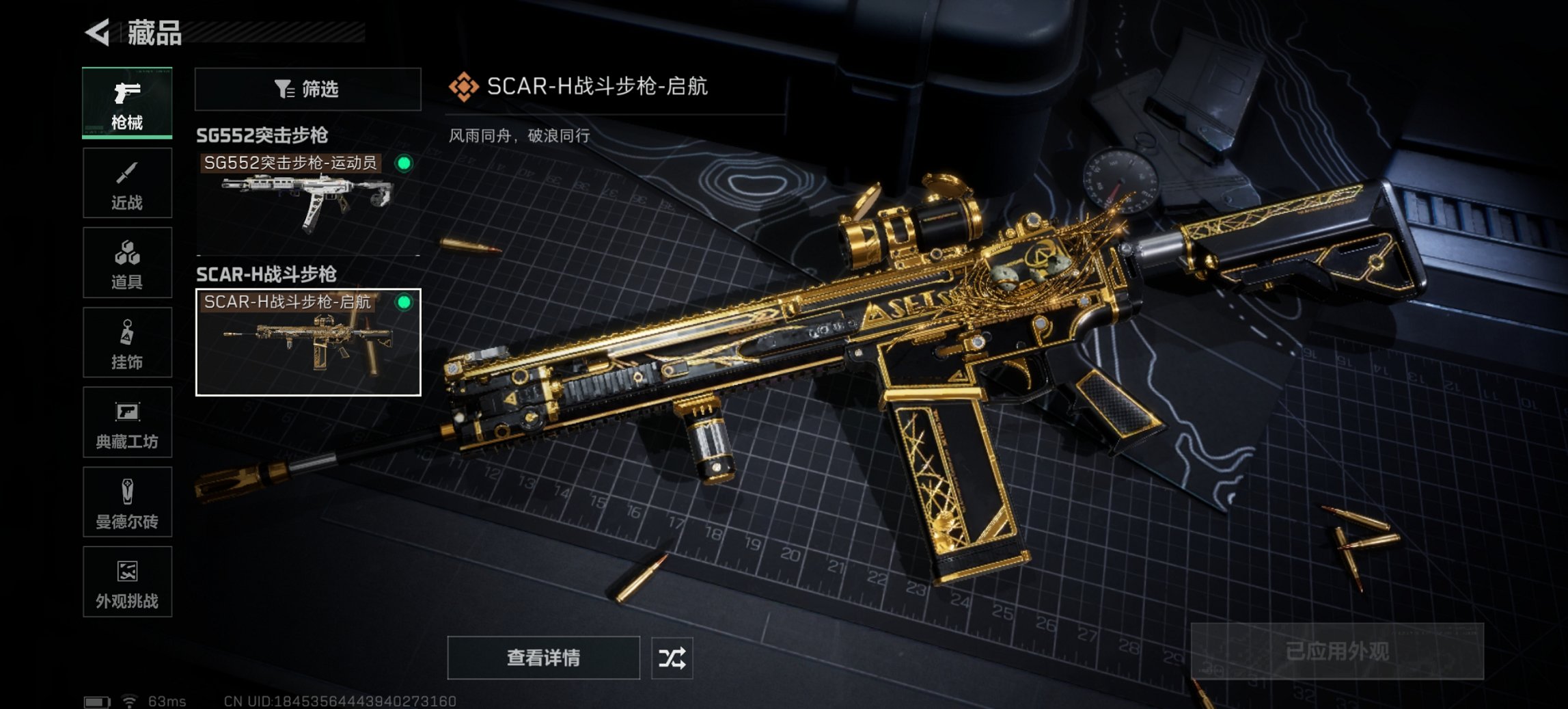Viewport: 1568px width, 709px height.
Task: Select the 枪械 category icon
Action: pyautogui.click(x=127, y=103)
